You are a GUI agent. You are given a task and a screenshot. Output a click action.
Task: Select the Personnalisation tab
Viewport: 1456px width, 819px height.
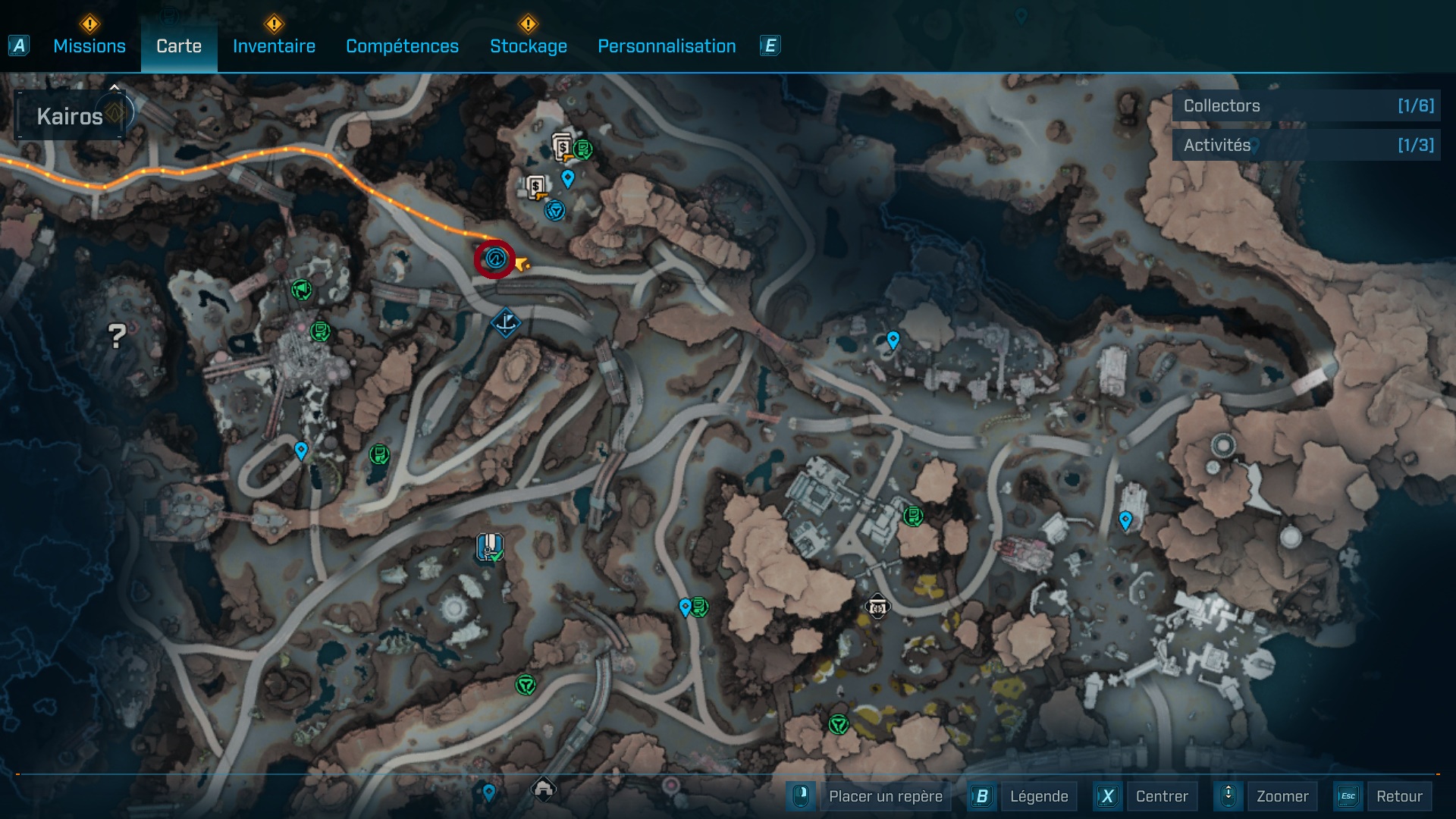tap(667, 46)
